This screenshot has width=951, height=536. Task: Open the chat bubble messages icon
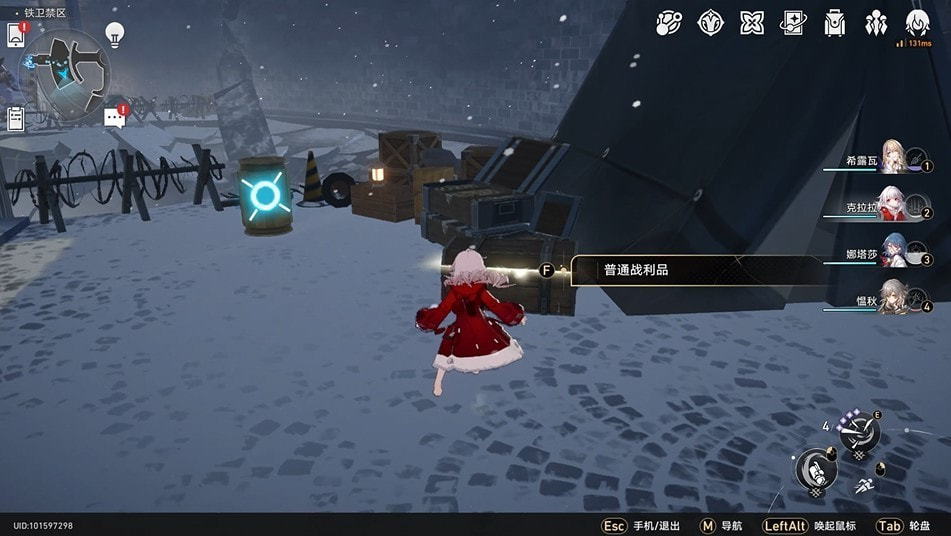[115, 118]
